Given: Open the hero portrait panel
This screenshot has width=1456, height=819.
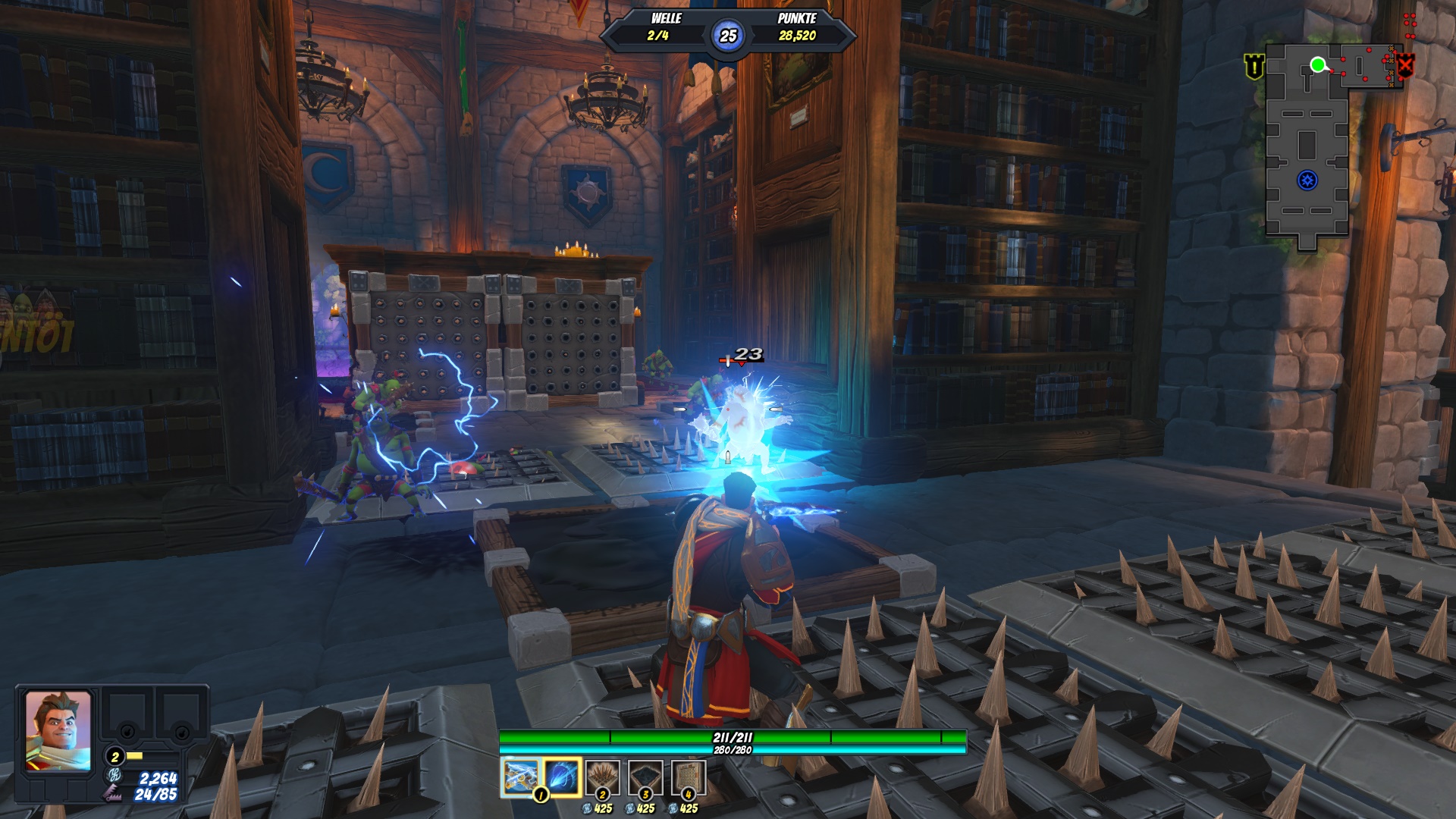Looking at the screenshot, I should (58, 731).
